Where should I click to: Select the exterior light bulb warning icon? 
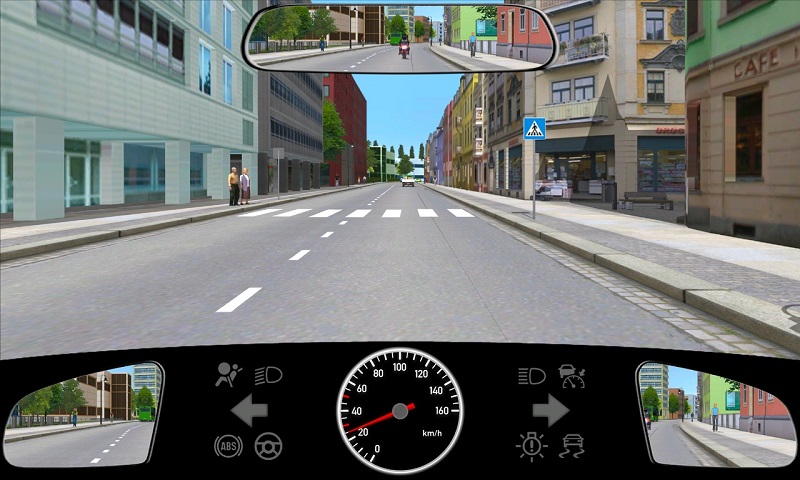click(x=531, y=445)
